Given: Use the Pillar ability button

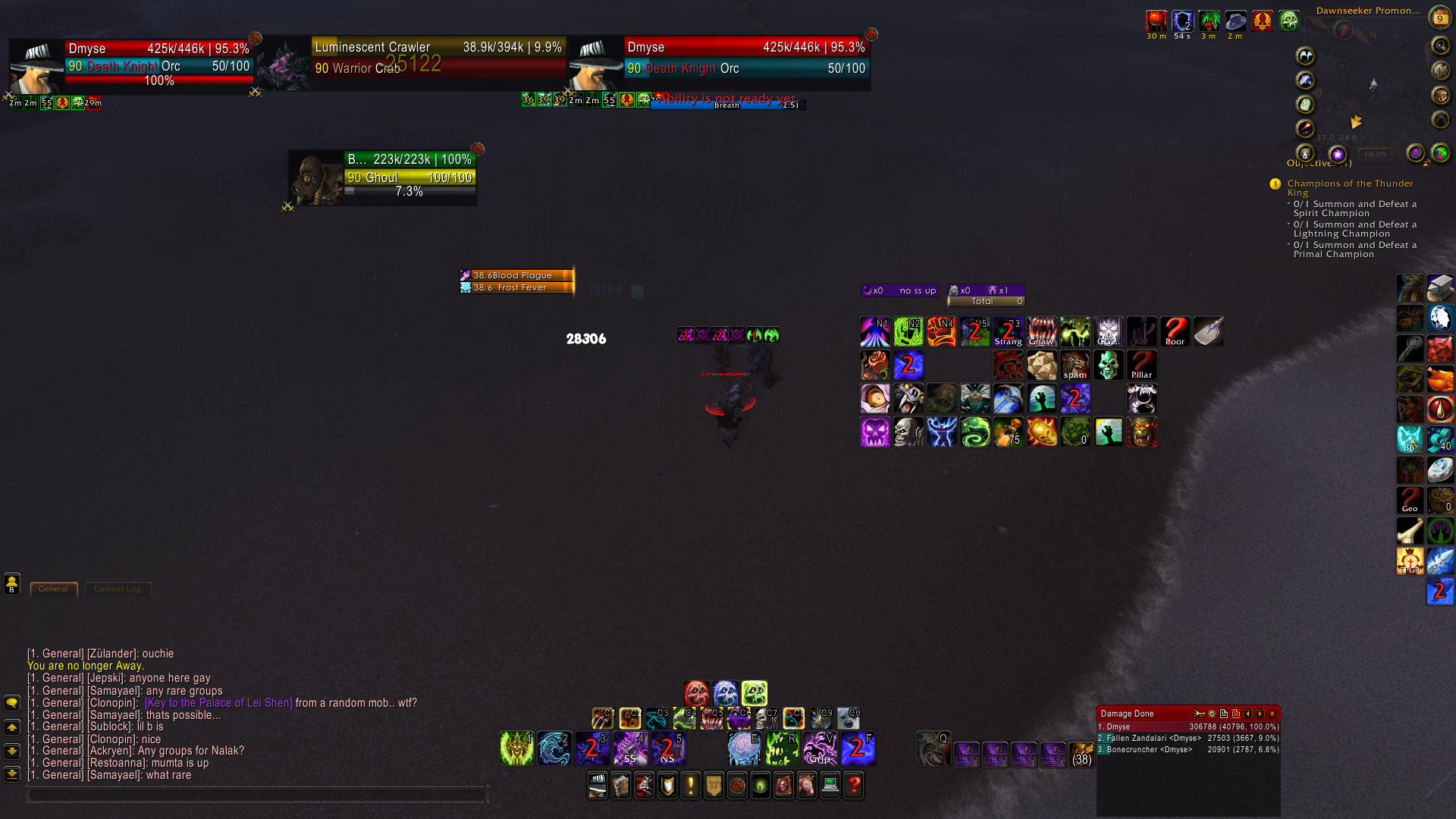Looking at the screenshot, I should pos(1141,366).
